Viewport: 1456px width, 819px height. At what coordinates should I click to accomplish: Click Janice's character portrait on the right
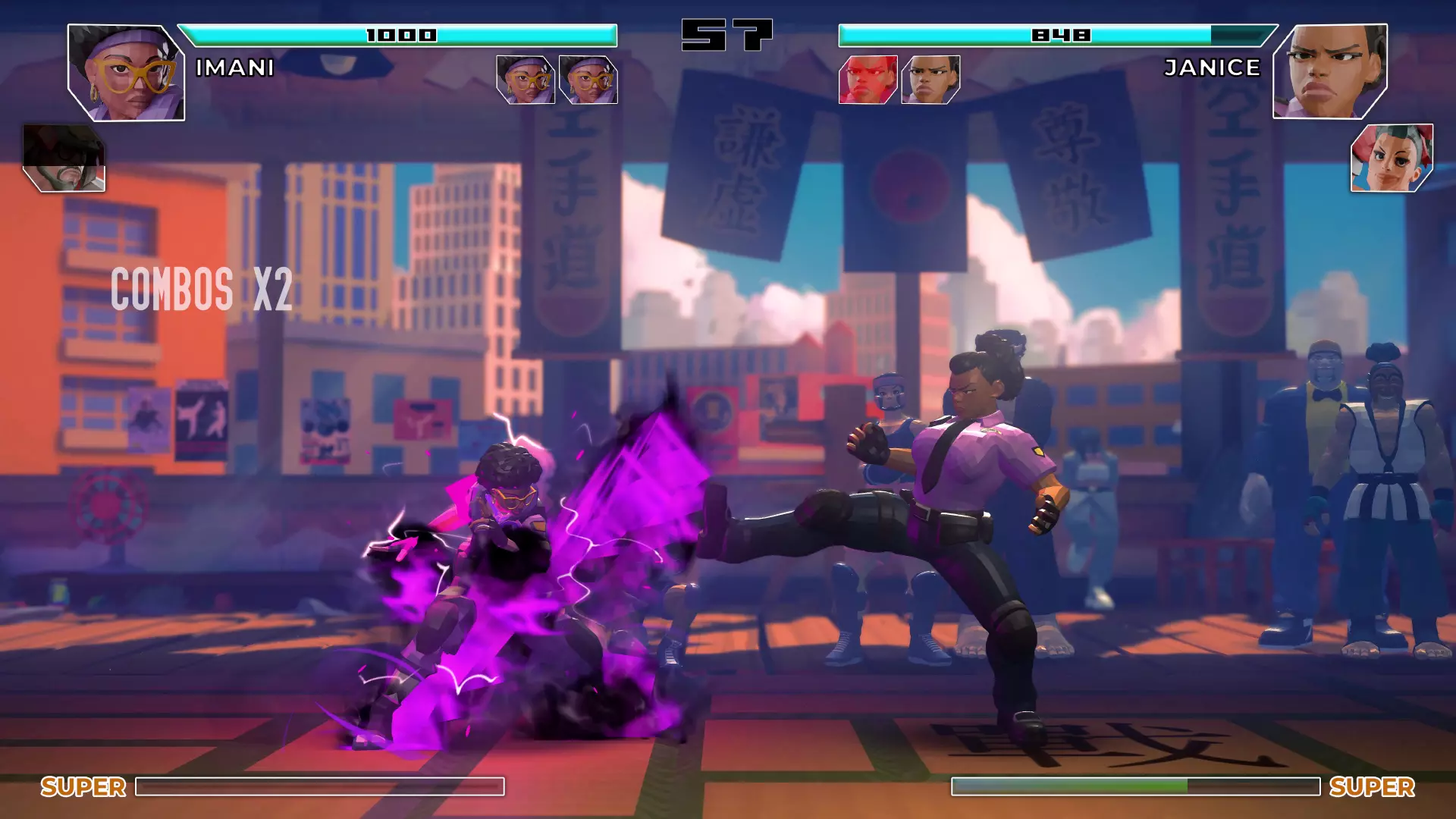[x=1331, y=72]
